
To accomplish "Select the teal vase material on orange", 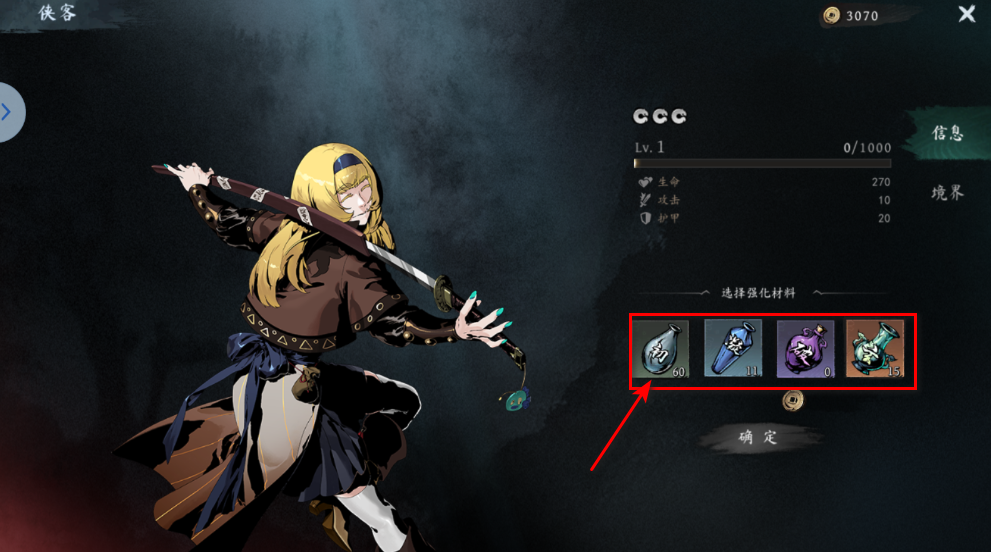I will (876, 349).
